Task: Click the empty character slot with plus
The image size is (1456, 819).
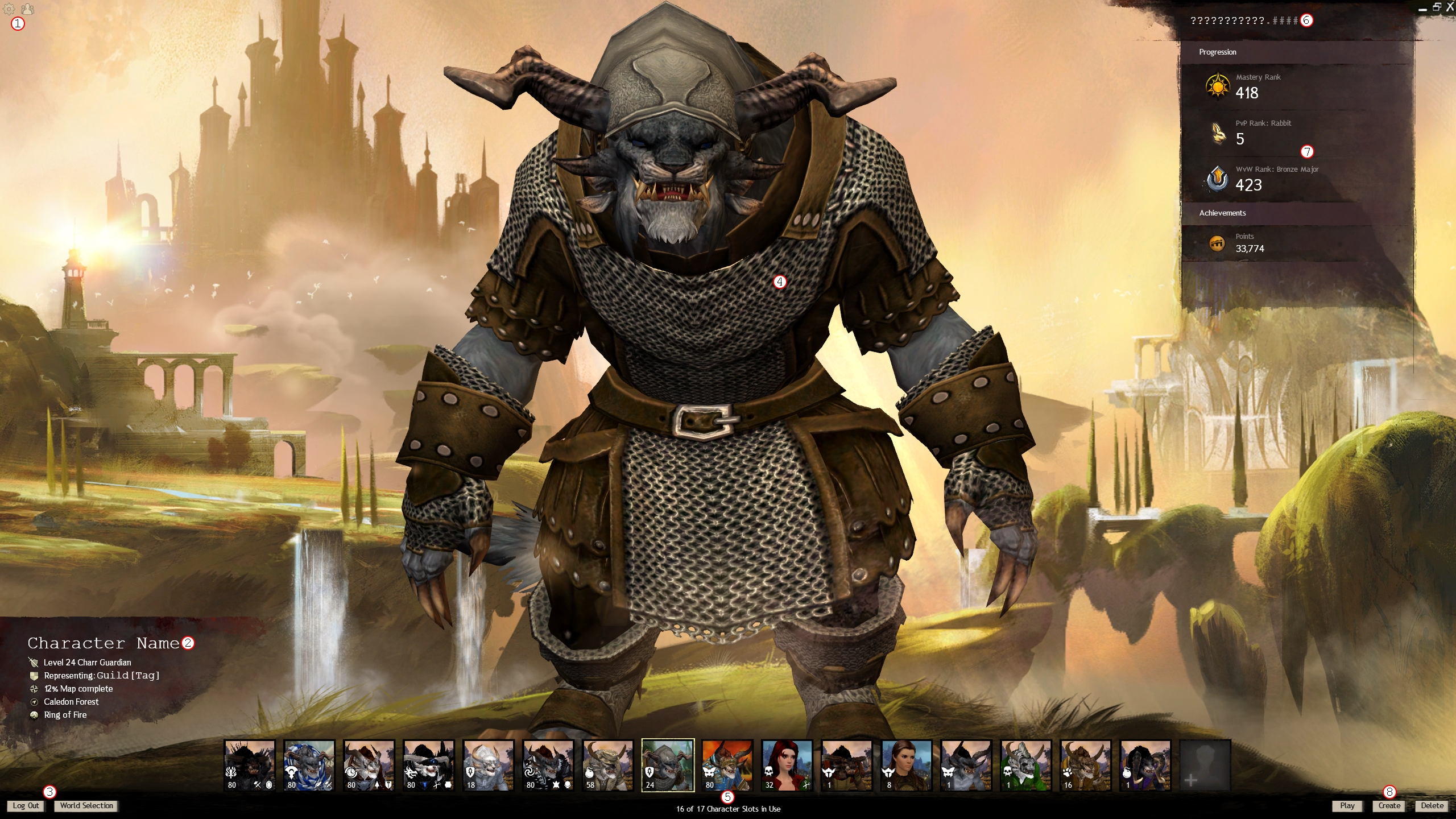Action: coord(1205,765)
